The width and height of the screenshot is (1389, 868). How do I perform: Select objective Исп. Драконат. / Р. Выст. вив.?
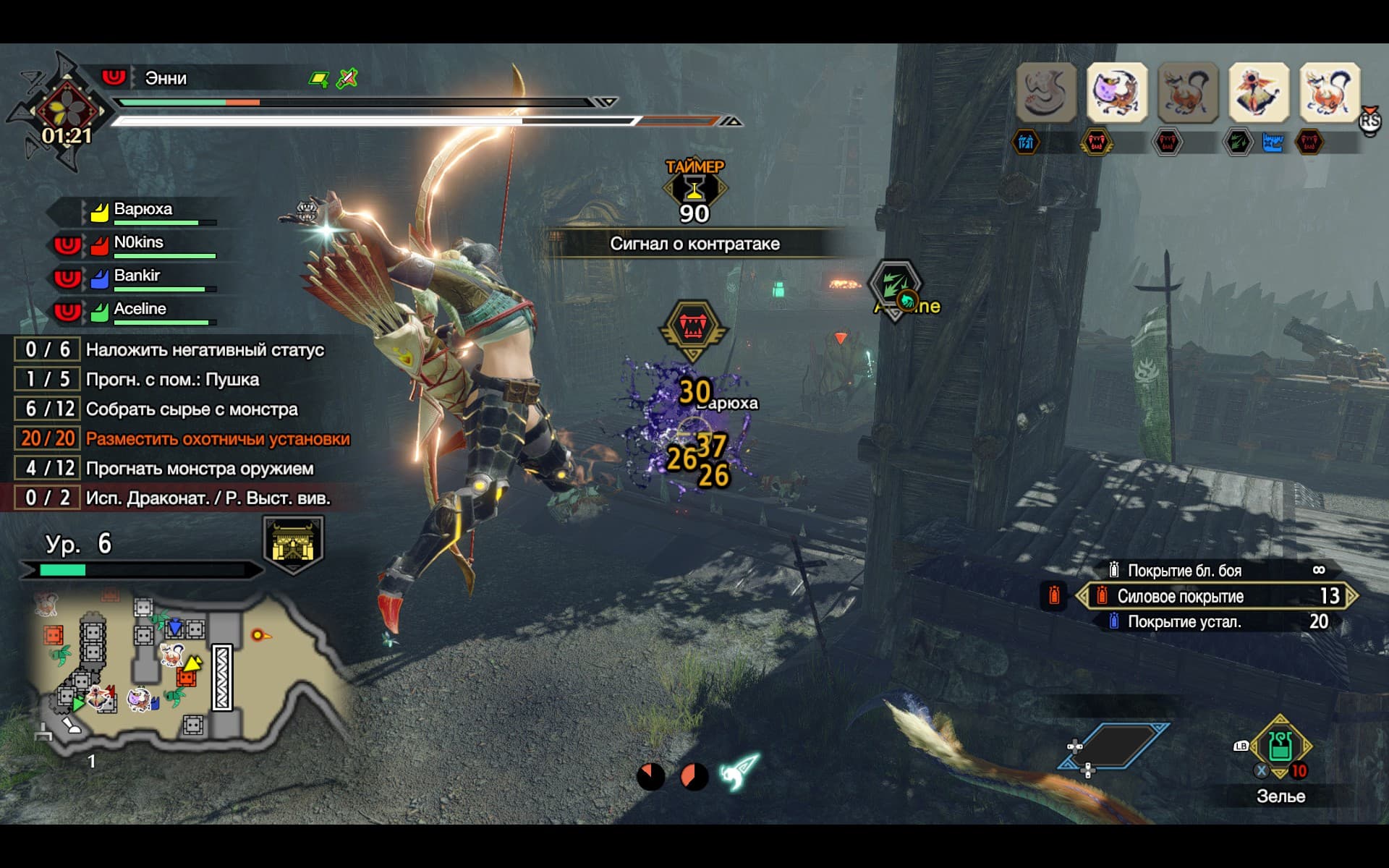coord(208,498)
